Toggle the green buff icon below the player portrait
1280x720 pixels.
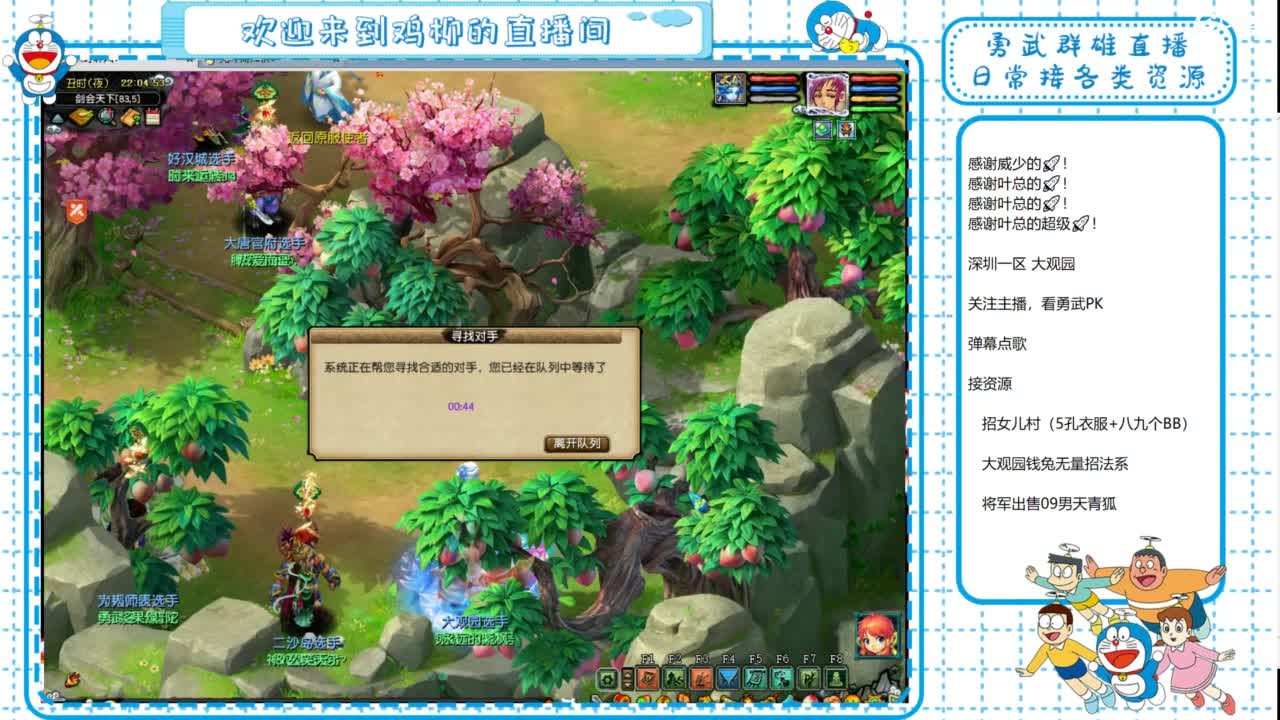tap(822, 130)
